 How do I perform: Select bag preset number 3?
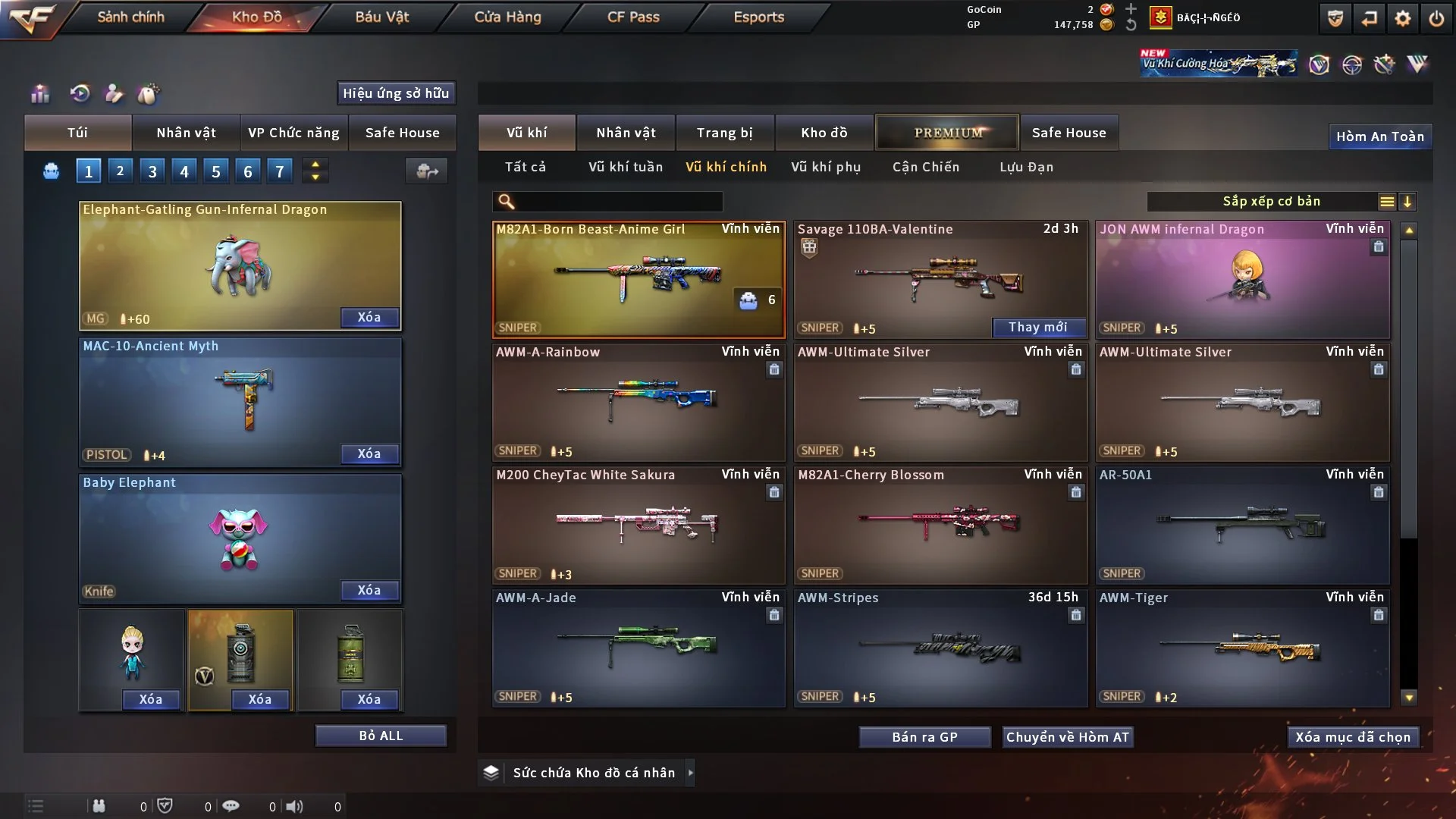click(152, 171)
